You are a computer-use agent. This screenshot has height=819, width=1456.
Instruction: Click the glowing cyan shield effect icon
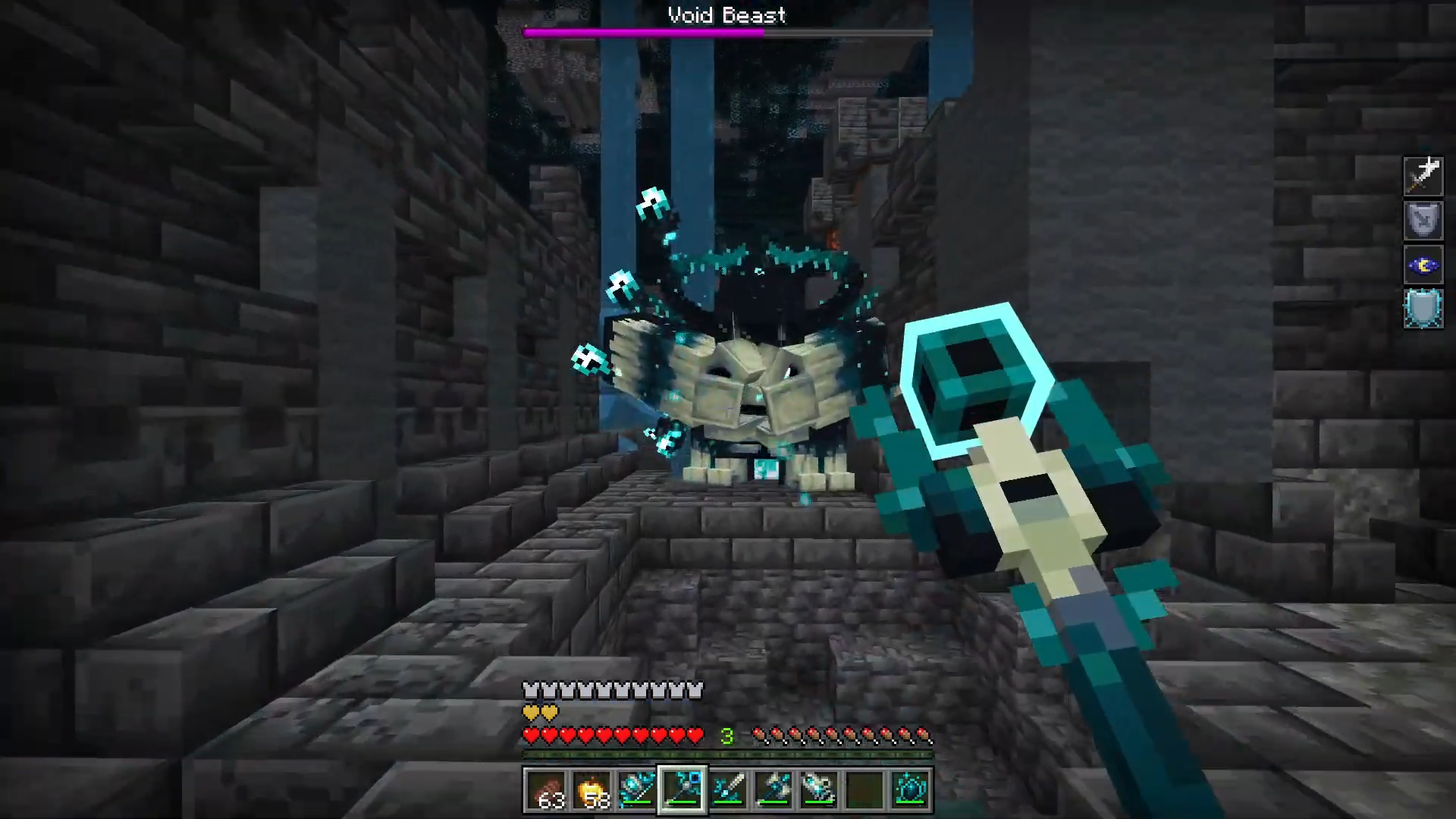[x=1423, y=309]
